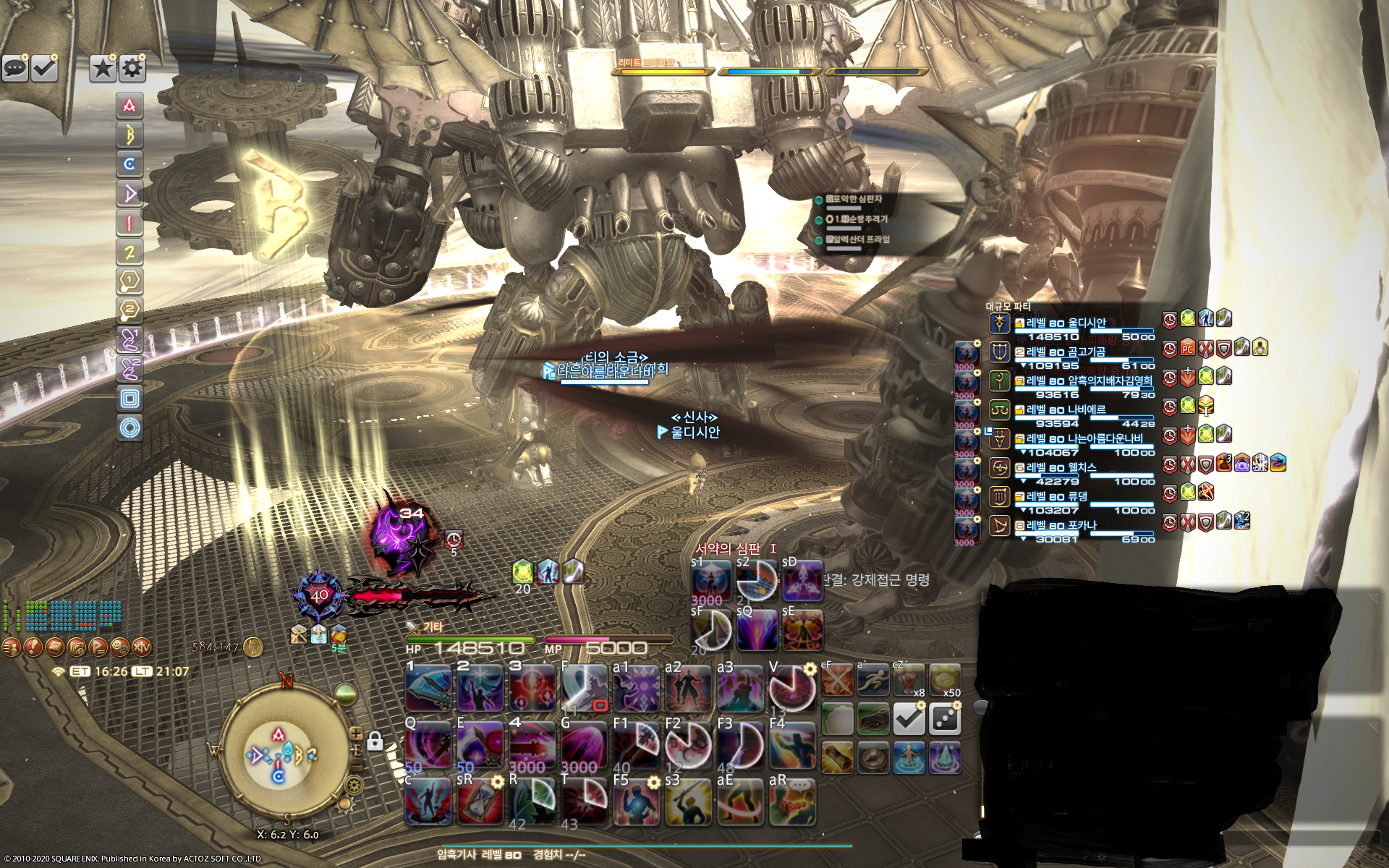Choose the purple waymark D button
Viewport: 1389px width, 868px height.
[129, 193]
